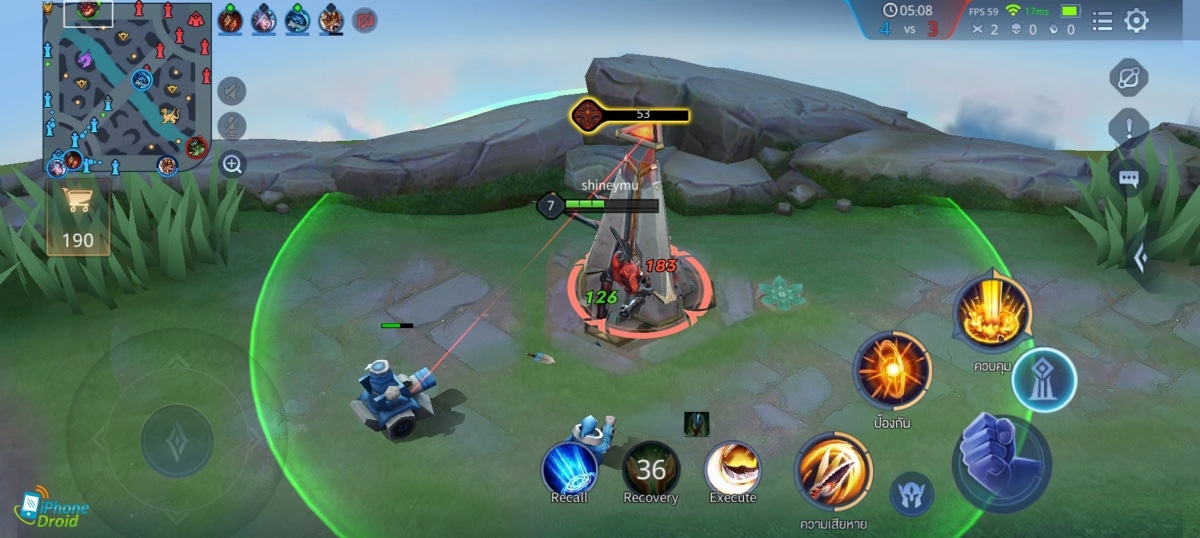Open the scoreboard list icon

pyautogui.click(x=1102, y=20)
